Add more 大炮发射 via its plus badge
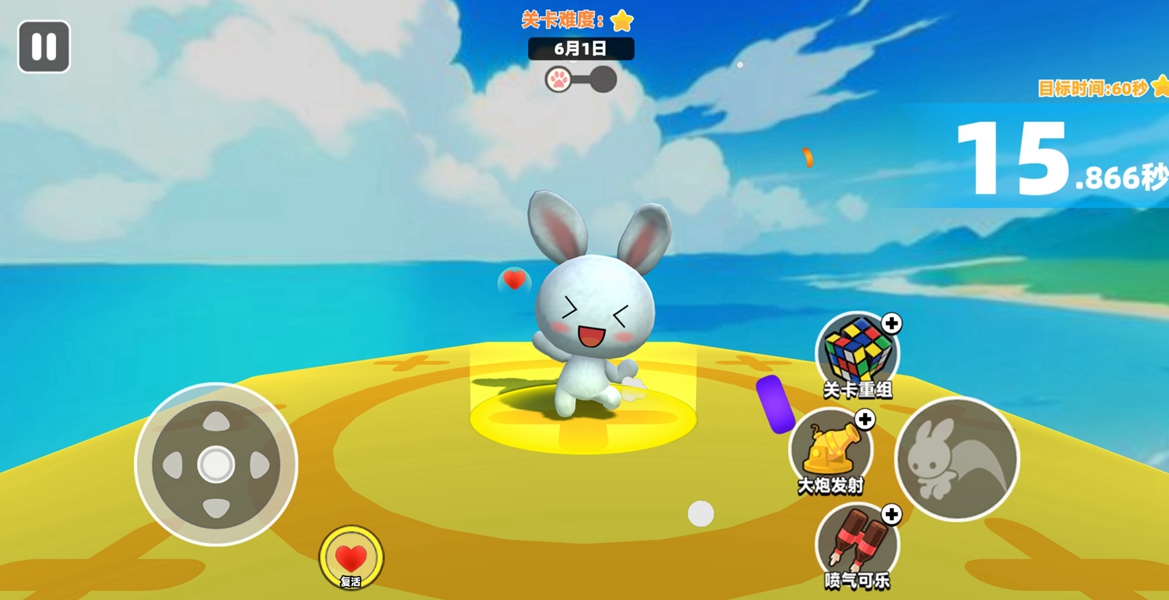This screenshot has height=600, width=1169. pos(865,420)
